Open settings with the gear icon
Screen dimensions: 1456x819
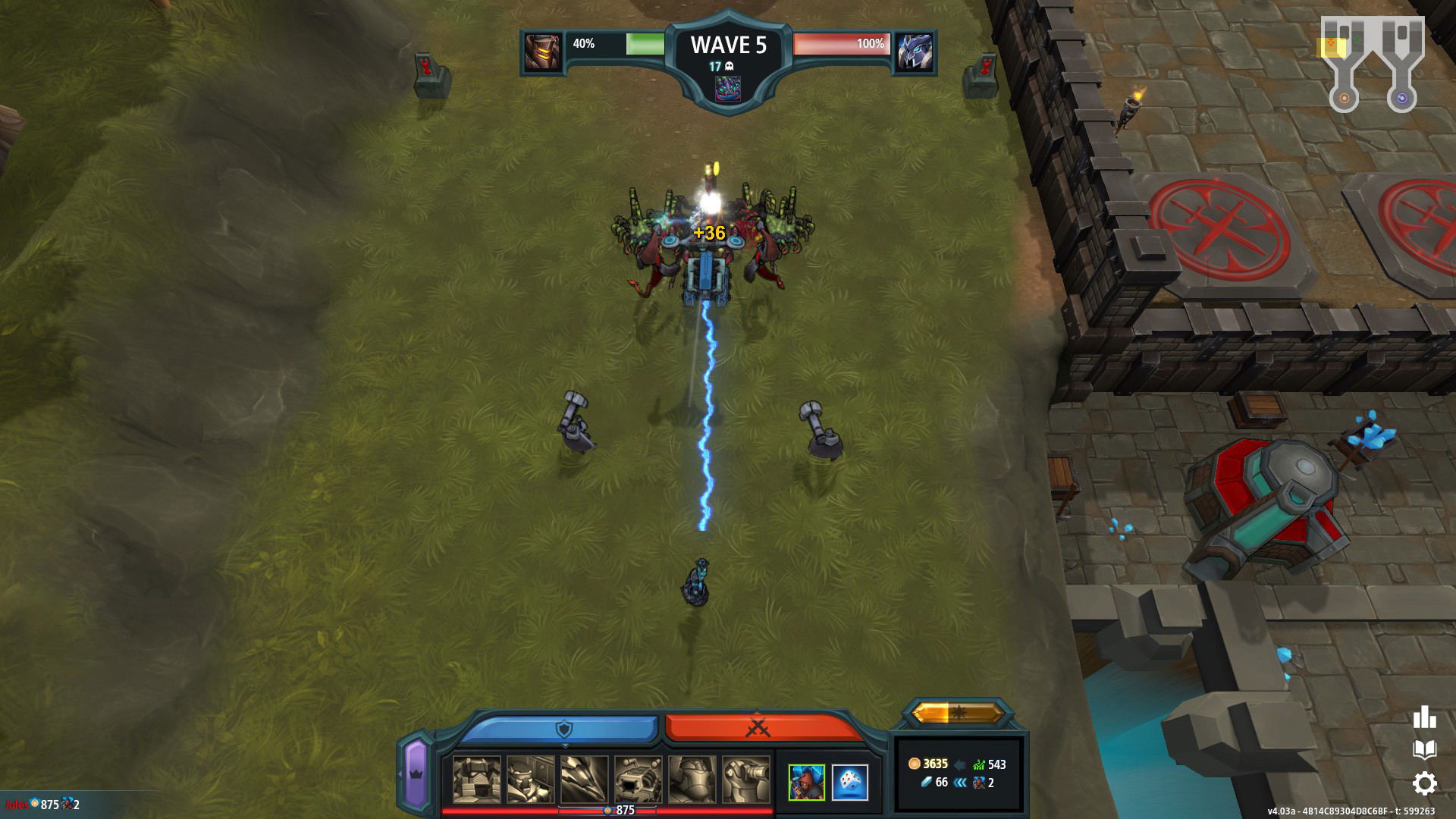coord(1424,783)
